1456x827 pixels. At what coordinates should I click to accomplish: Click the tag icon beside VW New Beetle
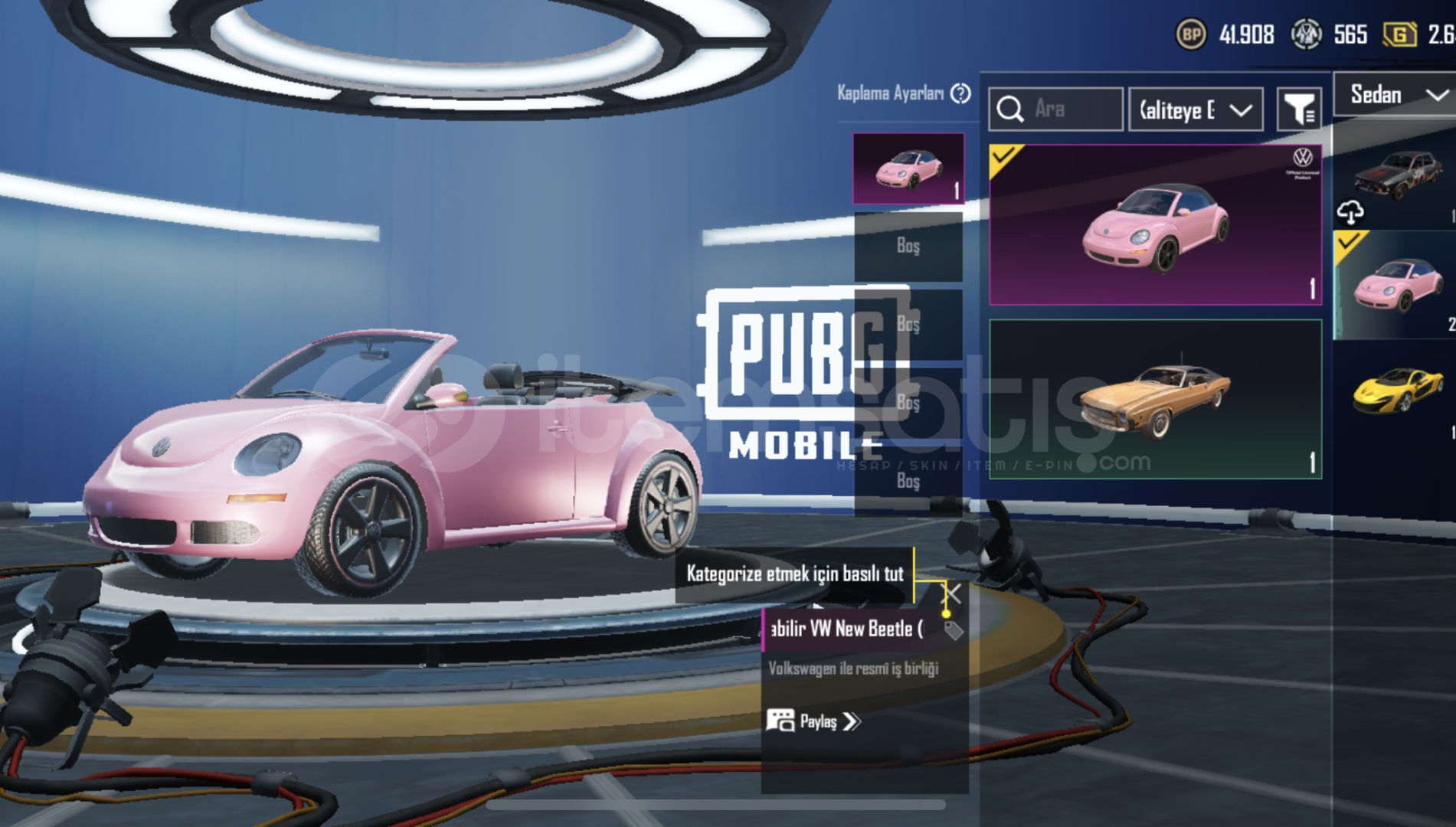click(954, 630)
